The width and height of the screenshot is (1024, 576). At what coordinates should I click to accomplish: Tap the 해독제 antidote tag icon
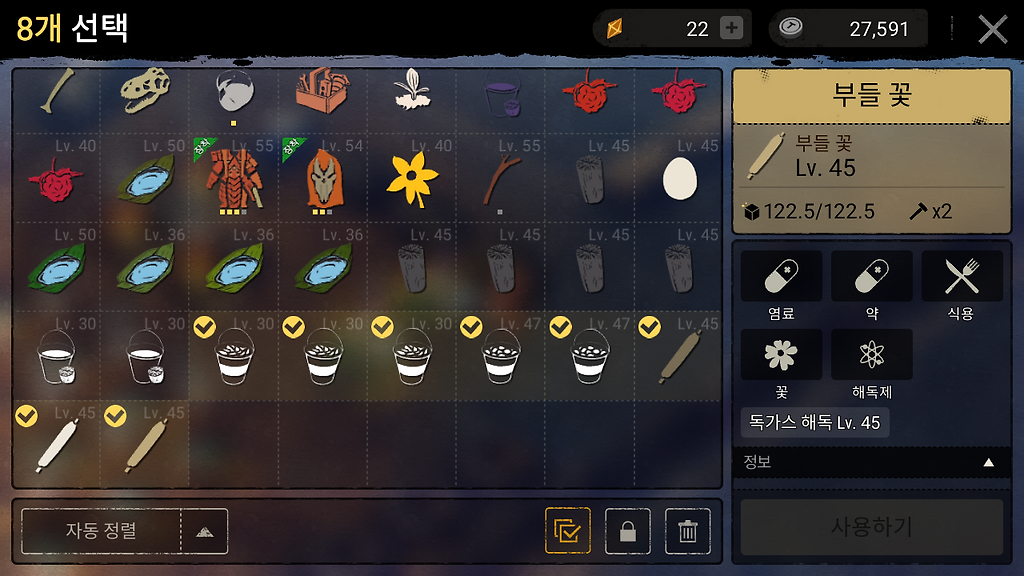tap(871, 355)
